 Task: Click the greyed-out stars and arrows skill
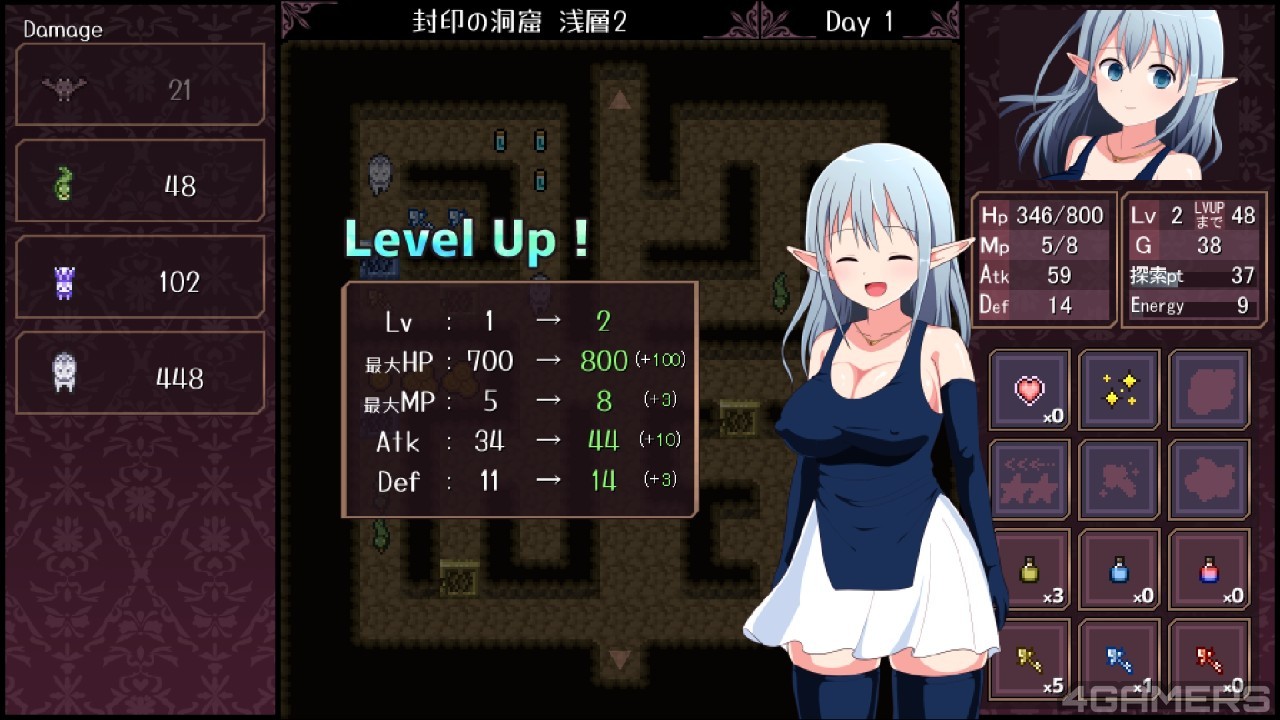[x=1029, y=480]
